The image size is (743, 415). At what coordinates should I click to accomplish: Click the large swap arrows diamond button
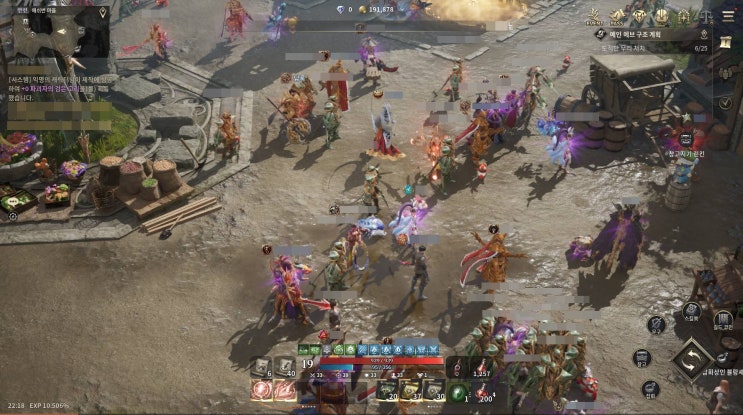(x=691, y=361)
